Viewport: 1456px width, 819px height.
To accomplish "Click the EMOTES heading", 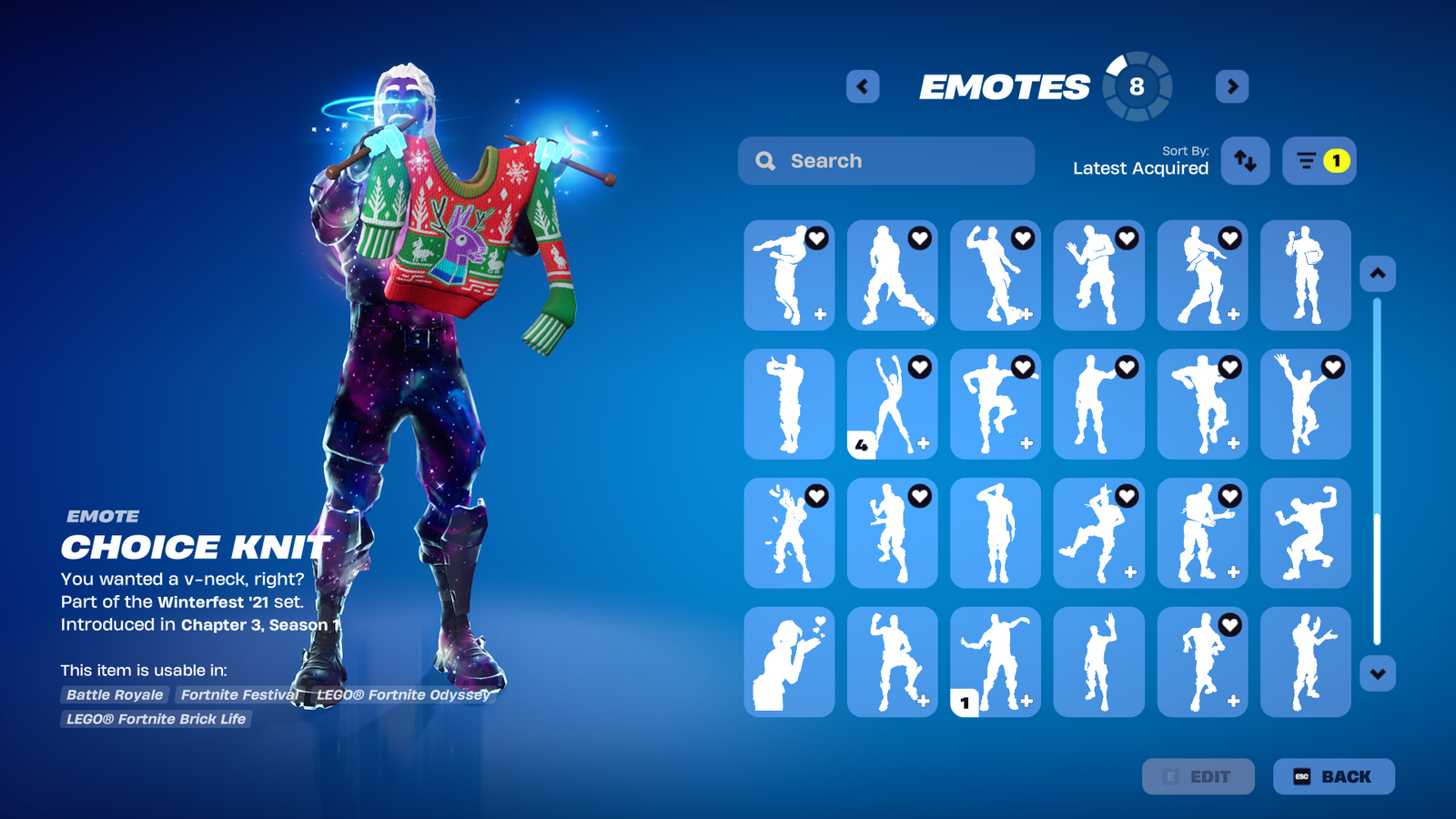I will pos(1006,86).
